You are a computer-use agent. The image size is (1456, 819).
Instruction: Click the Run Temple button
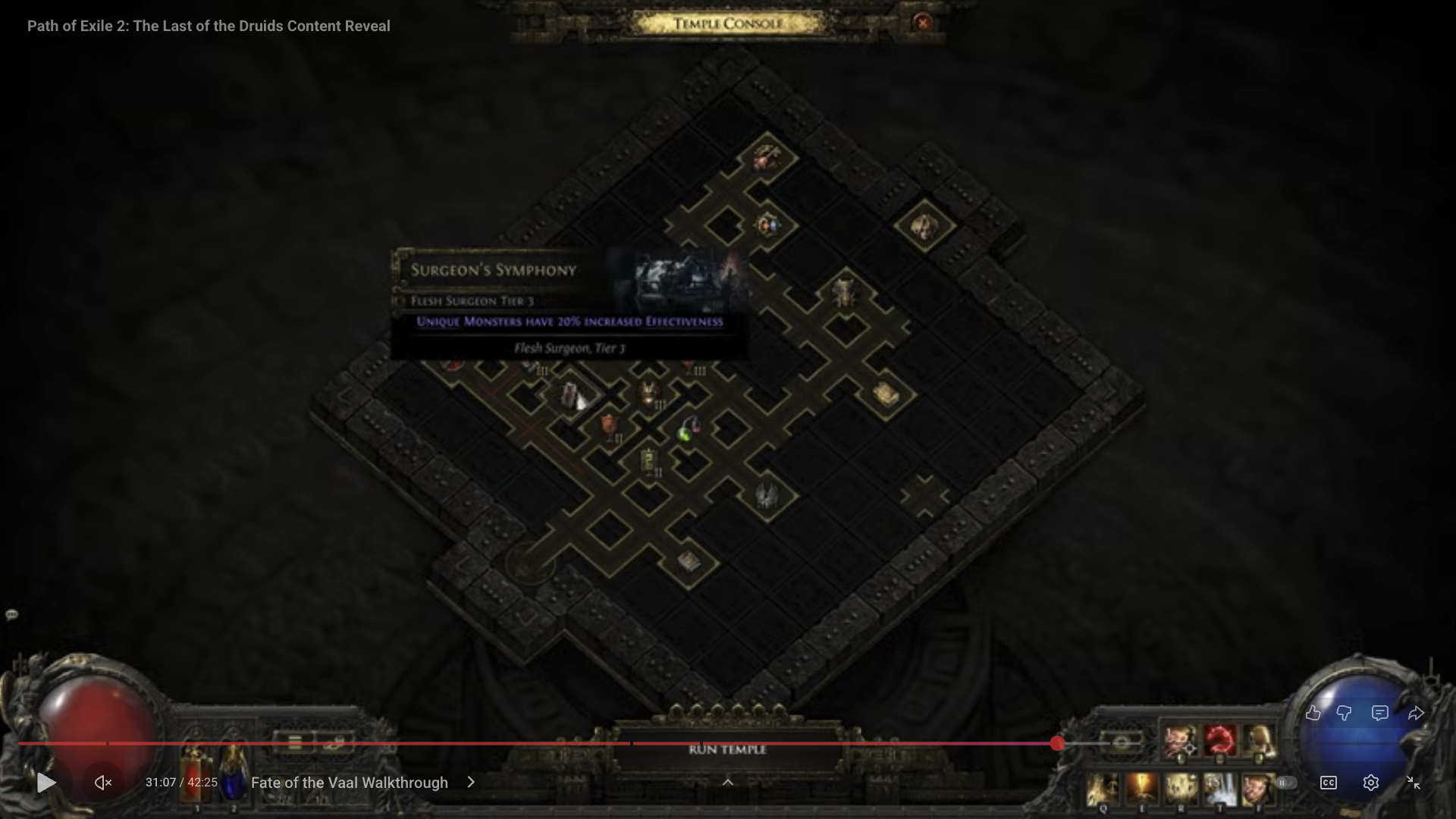tap(727, 749)
